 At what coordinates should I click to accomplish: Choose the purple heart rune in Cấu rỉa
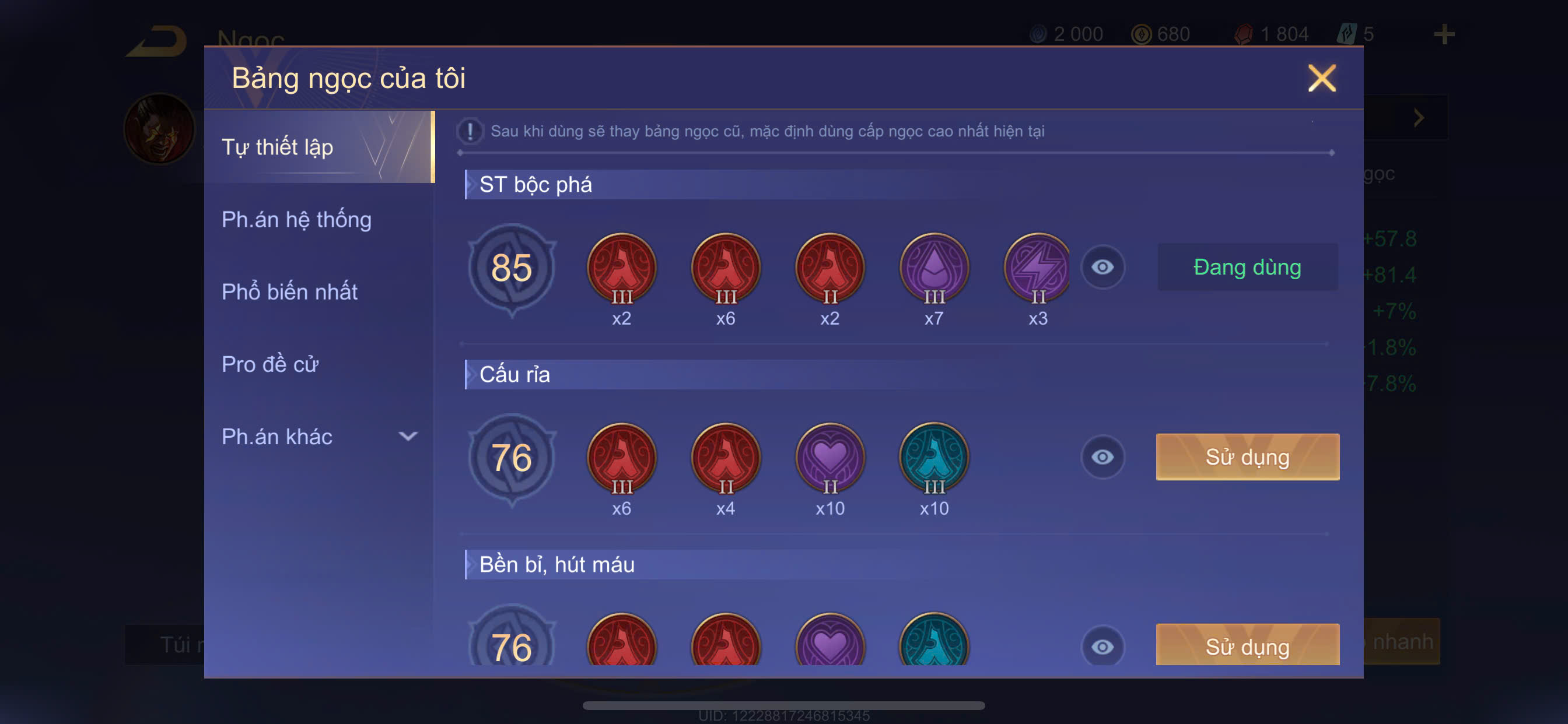(x=829, y=458)
